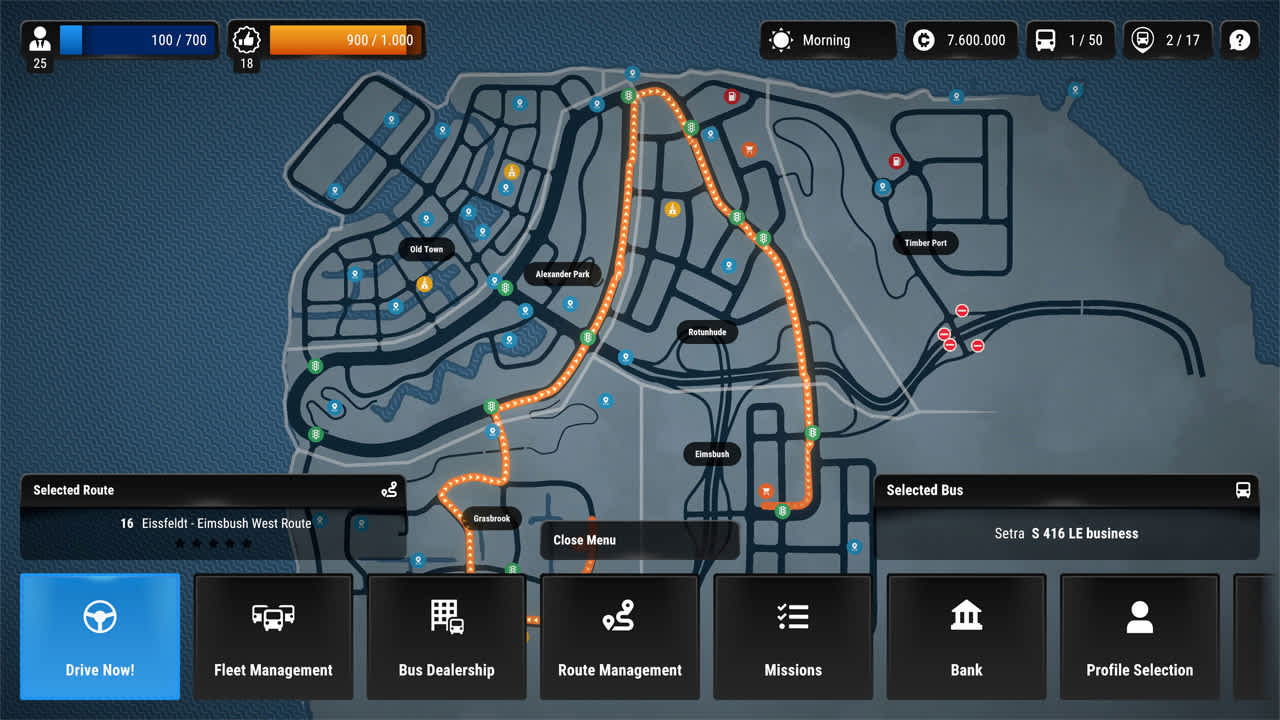1280x720 pixels.
Task: Click the money balance coin icon
Action: pyautogui.click(x=924, y=40)
